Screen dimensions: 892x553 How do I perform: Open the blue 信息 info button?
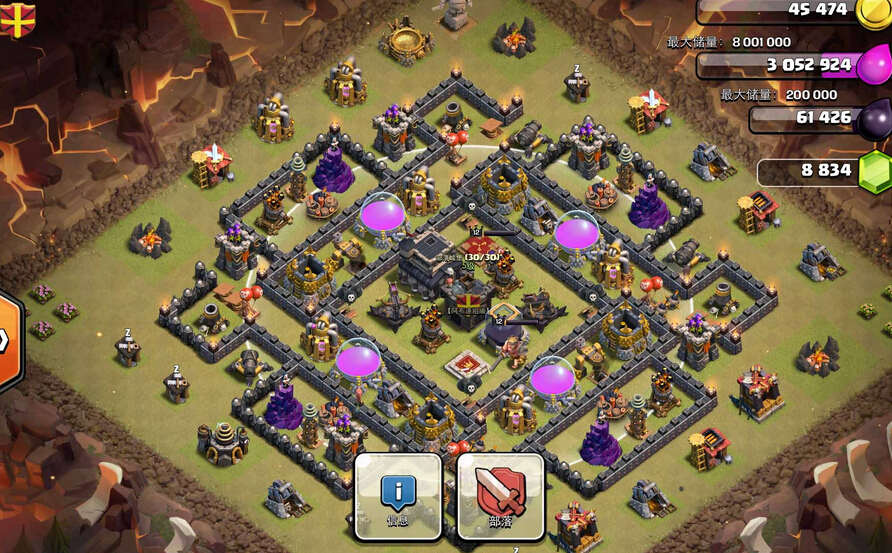(x=398, y=496)
